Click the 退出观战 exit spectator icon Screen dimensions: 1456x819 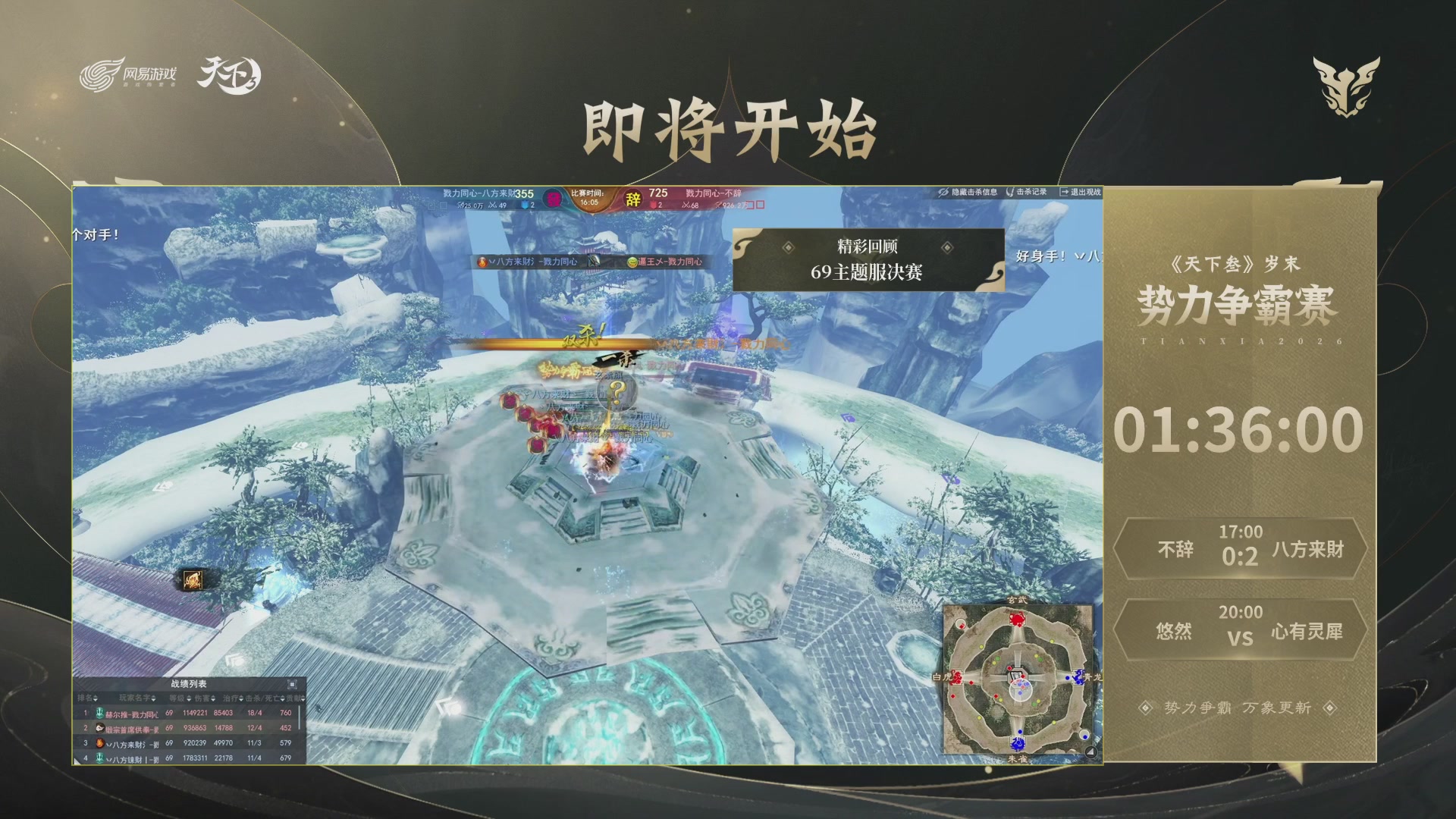tap(1064, 193)
